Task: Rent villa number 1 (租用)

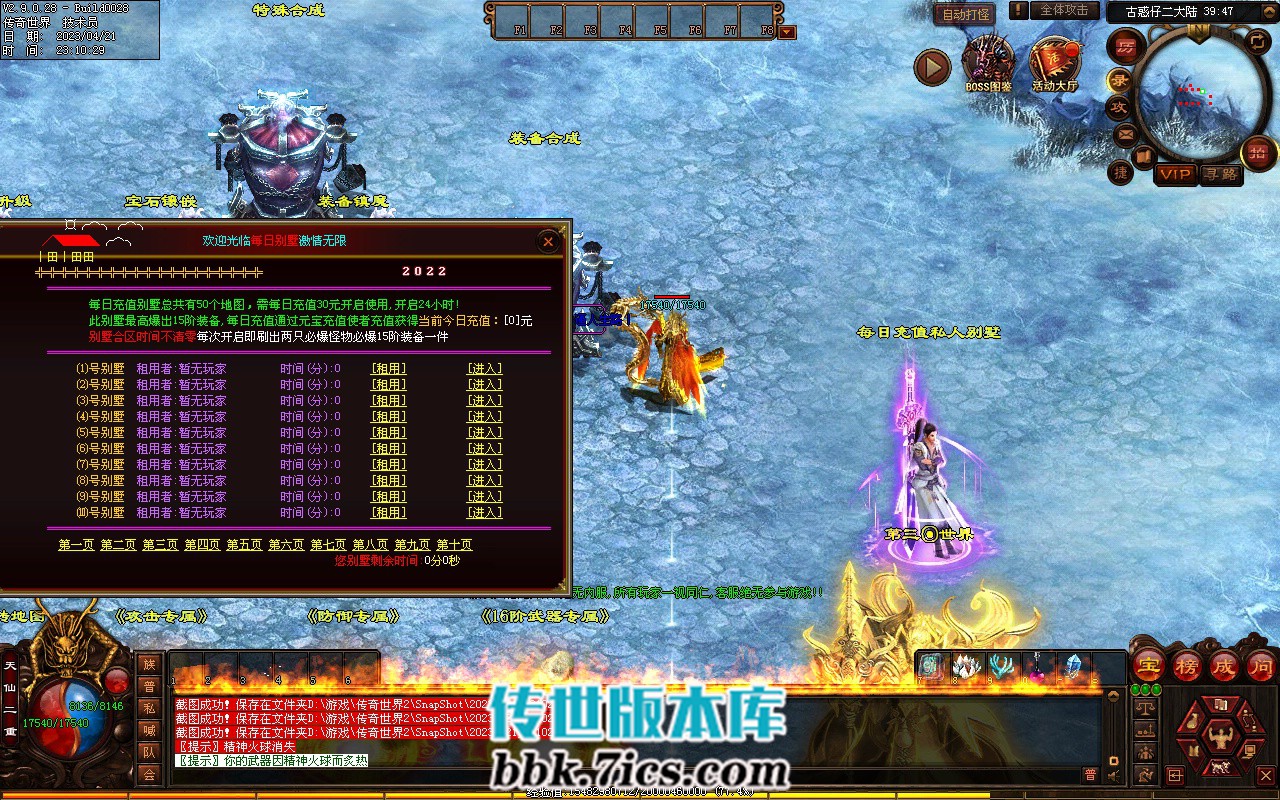Action: click(x=389, y=368)
